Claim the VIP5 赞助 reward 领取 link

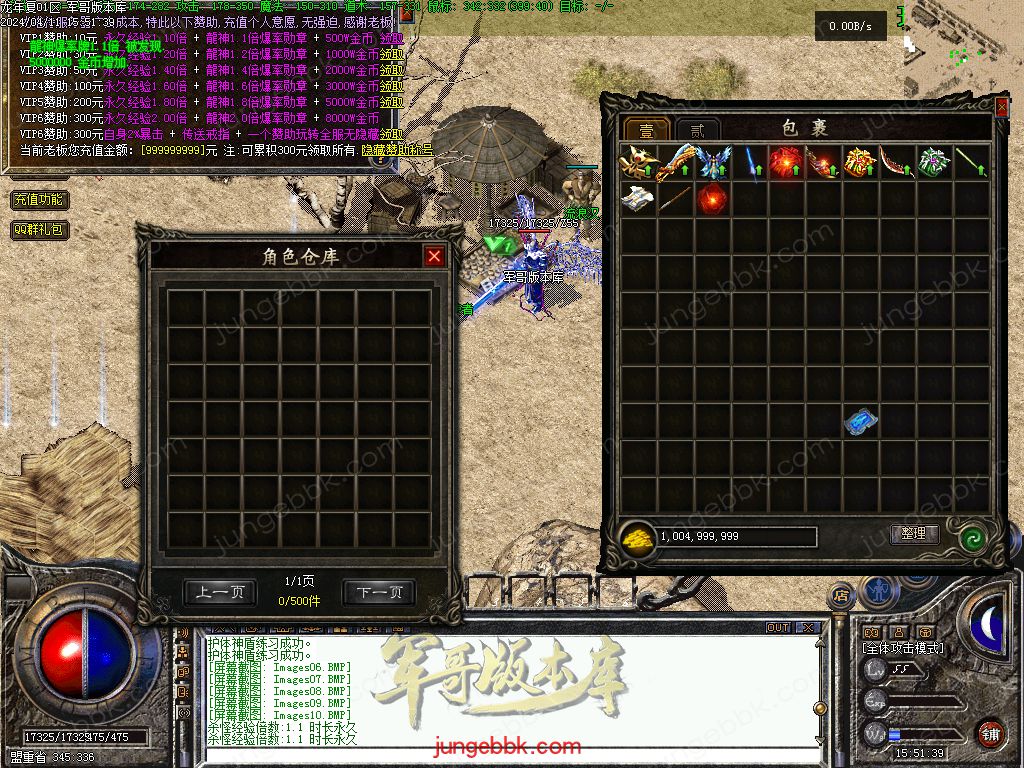[x=392, y=102]
